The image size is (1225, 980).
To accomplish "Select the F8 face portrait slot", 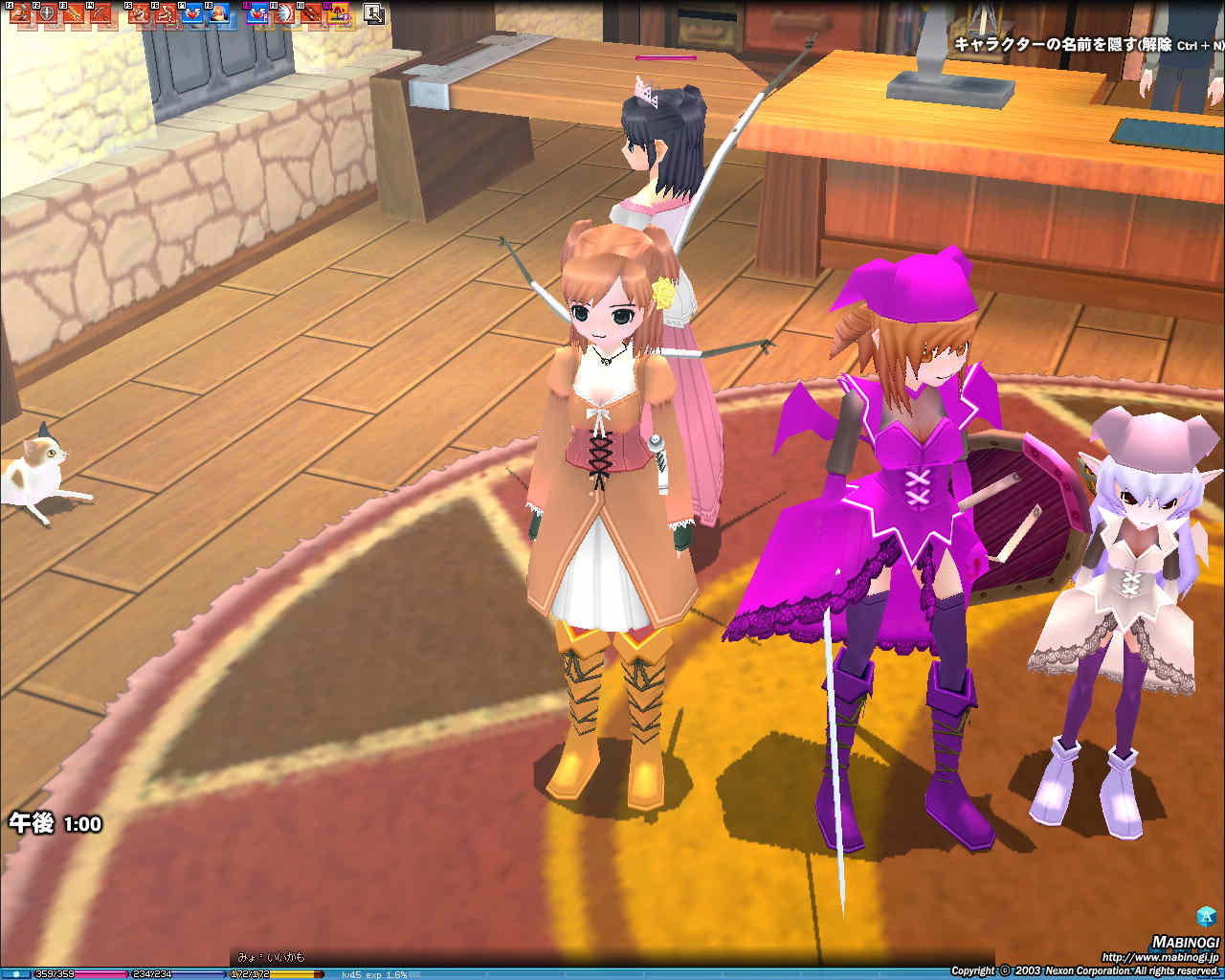I will (219, 14).
